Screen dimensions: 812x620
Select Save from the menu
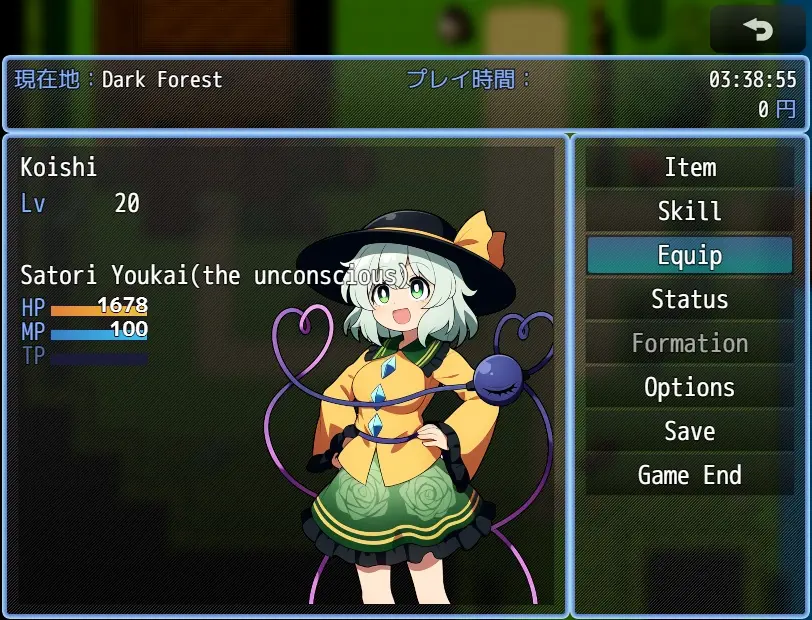point(690,431)
